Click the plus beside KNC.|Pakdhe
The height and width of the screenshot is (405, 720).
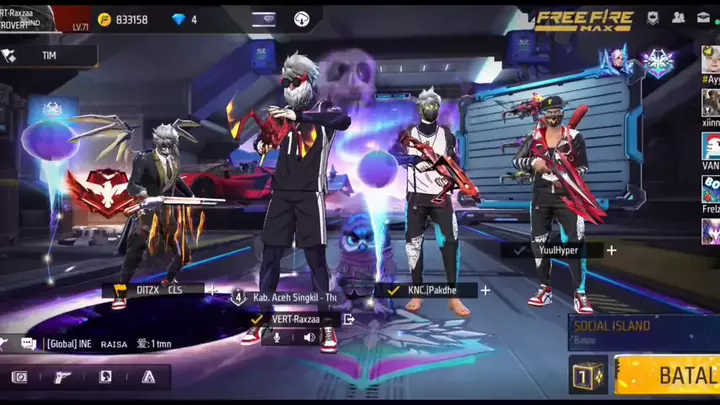(485, 290)
